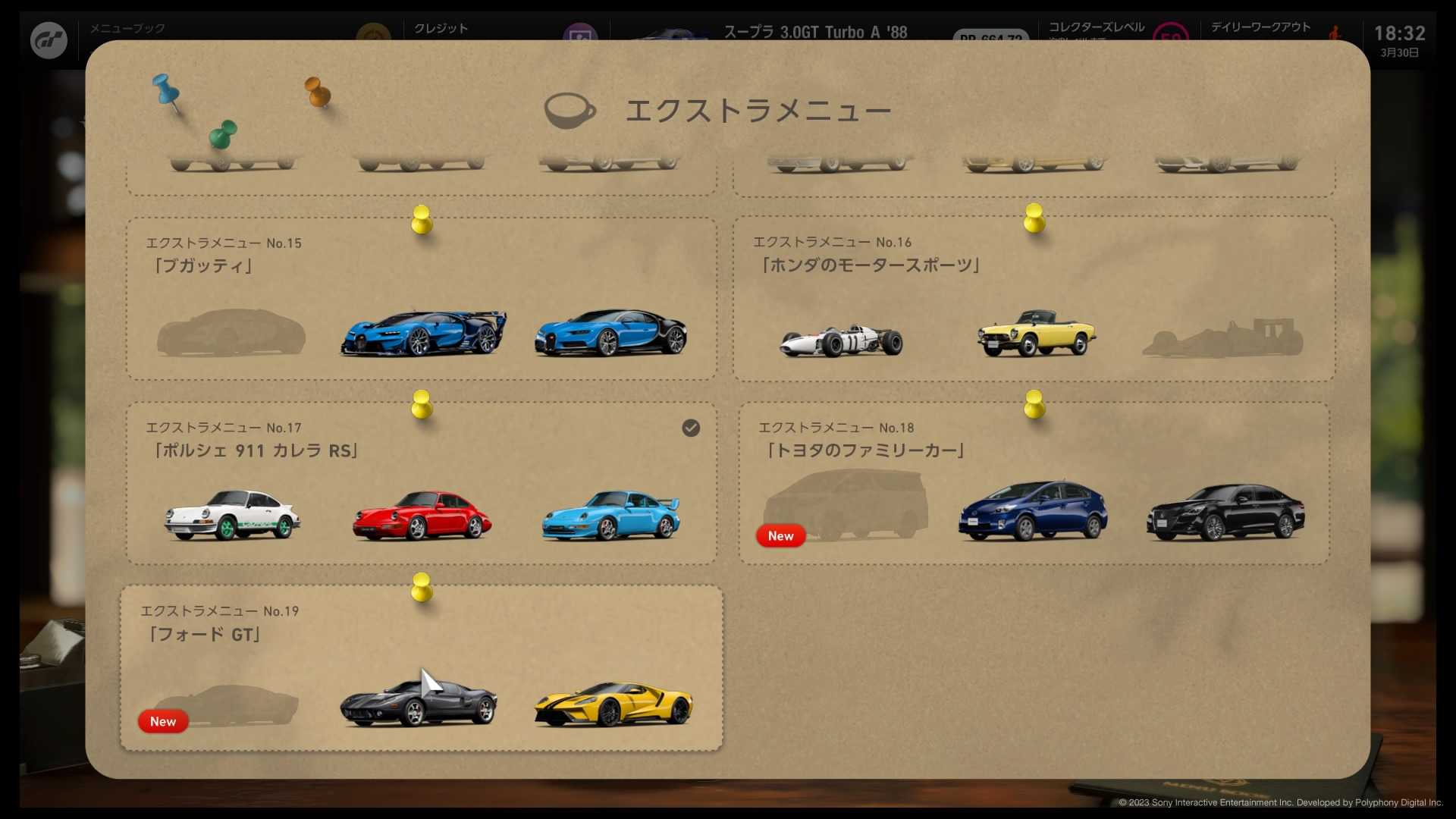Click the coffee cup icon beside the Extra Menu title
The image size is (1456, 819).
click(x=570, y=110)
